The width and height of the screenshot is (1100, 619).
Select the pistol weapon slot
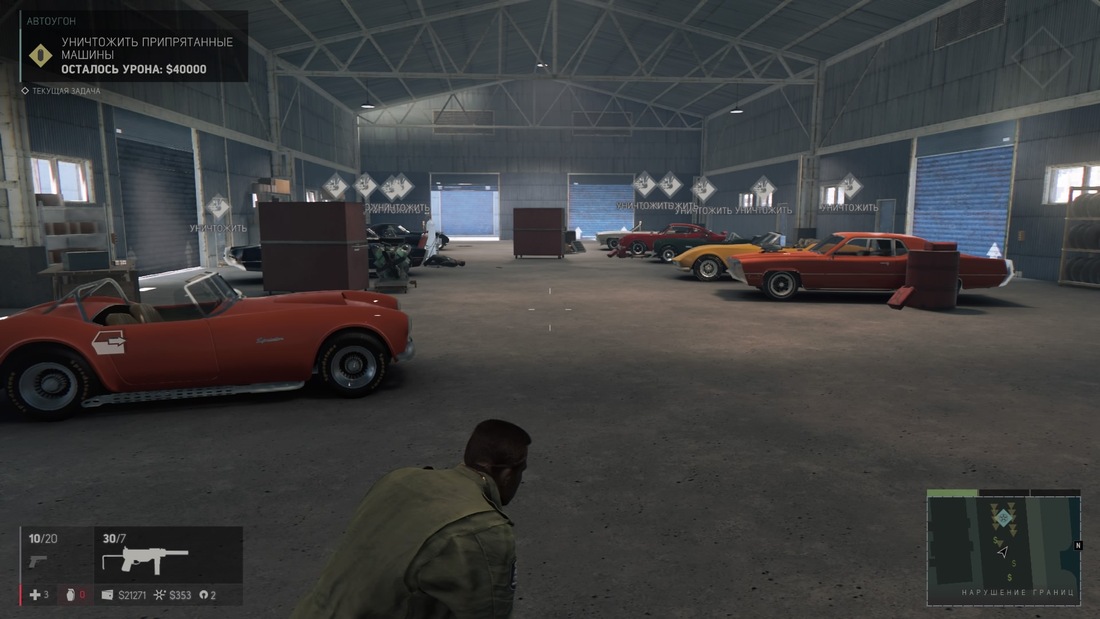click(x=37, y=561)
